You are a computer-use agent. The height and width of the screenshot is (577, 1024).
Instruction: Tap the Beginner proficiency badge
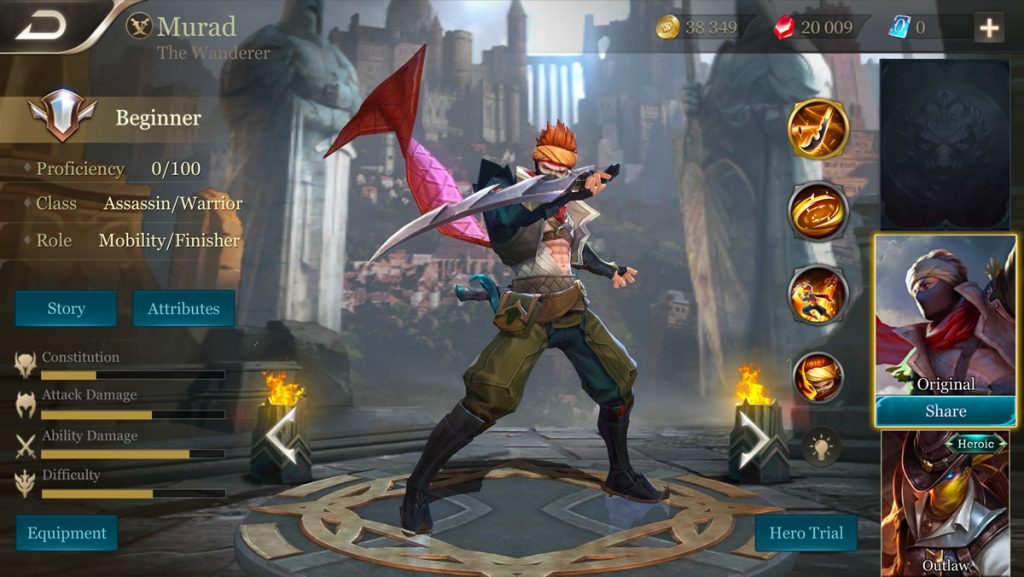62,117
